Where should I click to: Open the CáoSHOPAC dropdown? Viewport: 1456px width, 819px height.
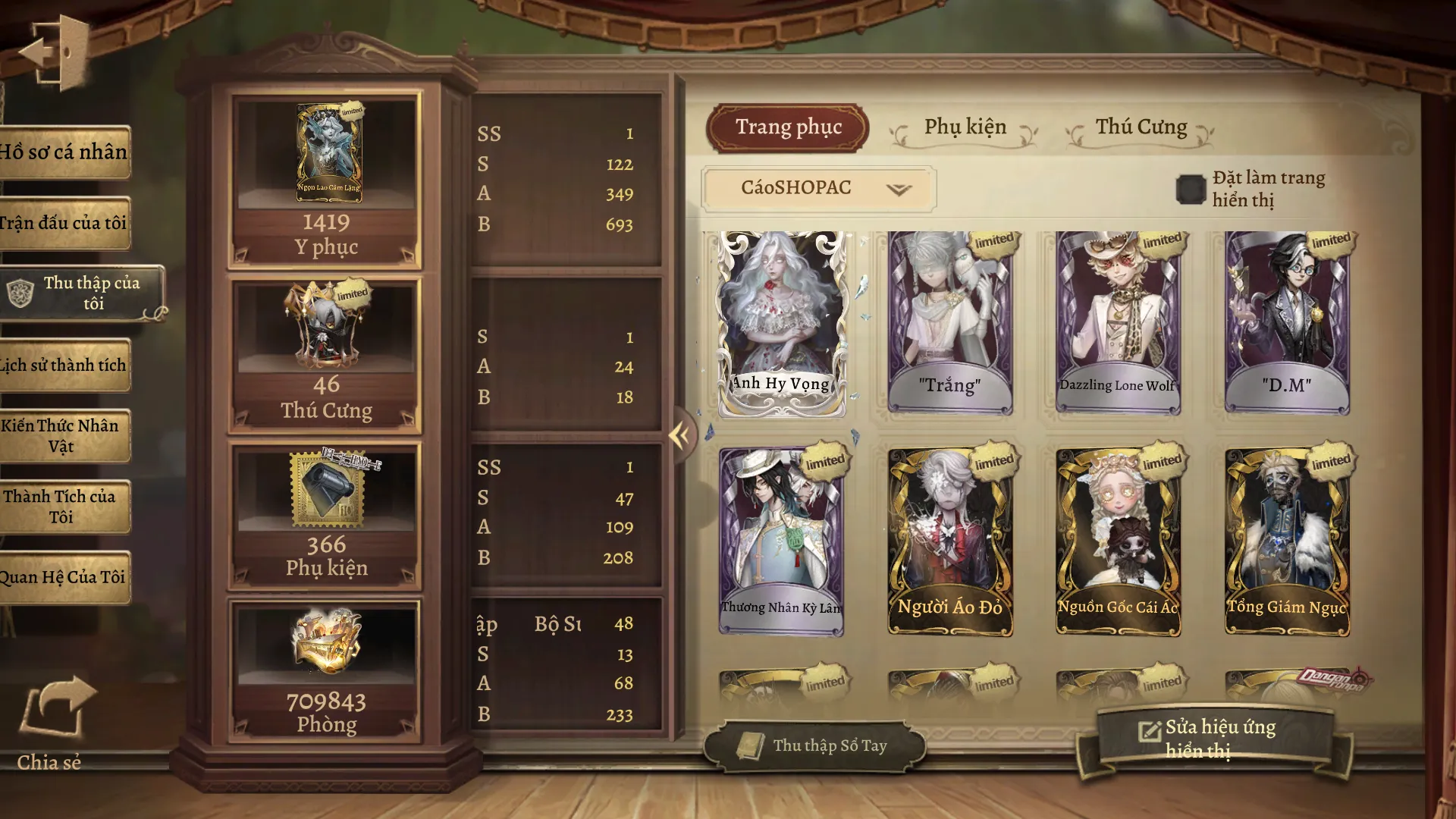pos(819,188)
